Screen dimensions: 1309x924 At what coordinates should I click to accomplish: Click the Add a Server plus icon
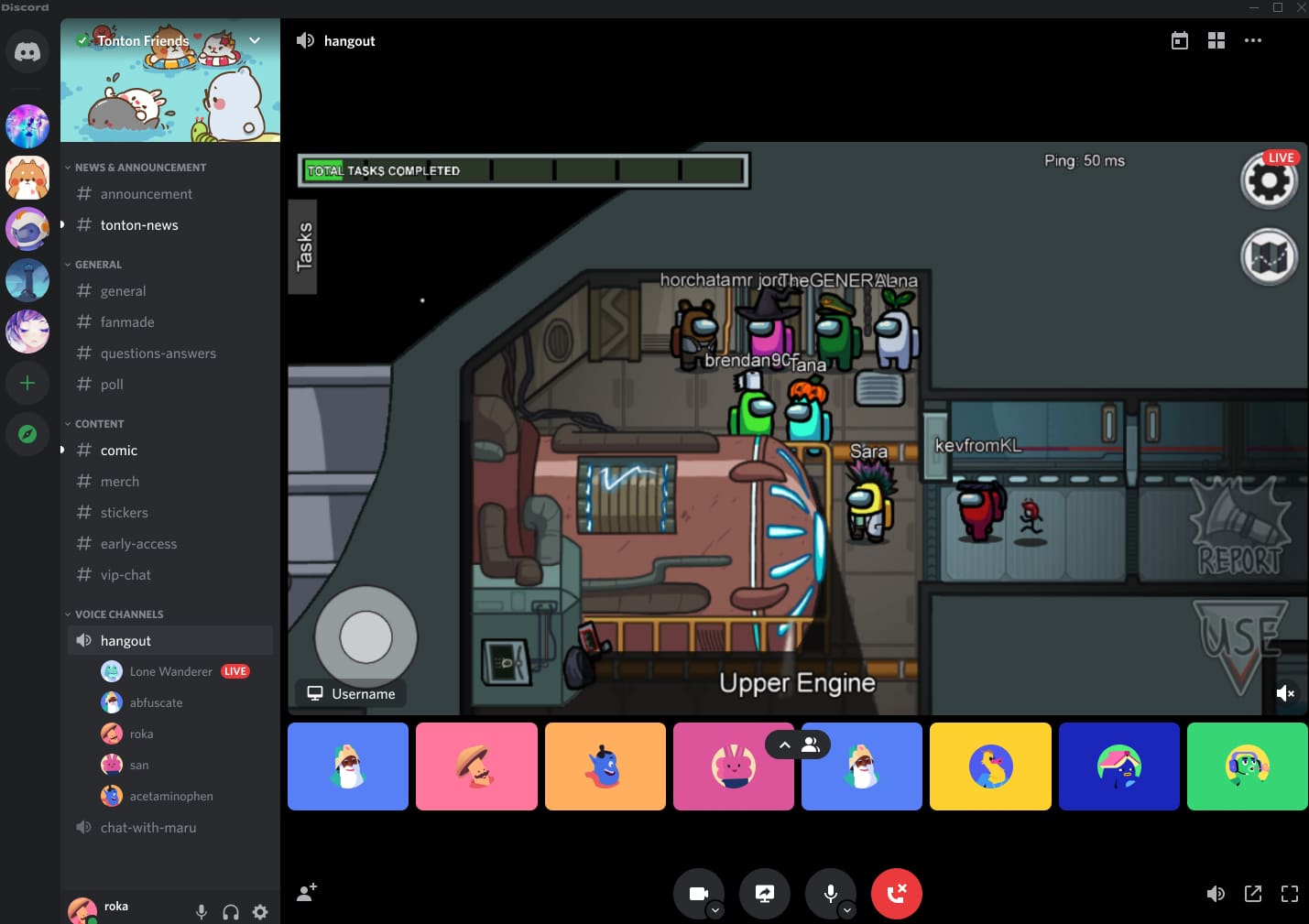tap(27, 383)
